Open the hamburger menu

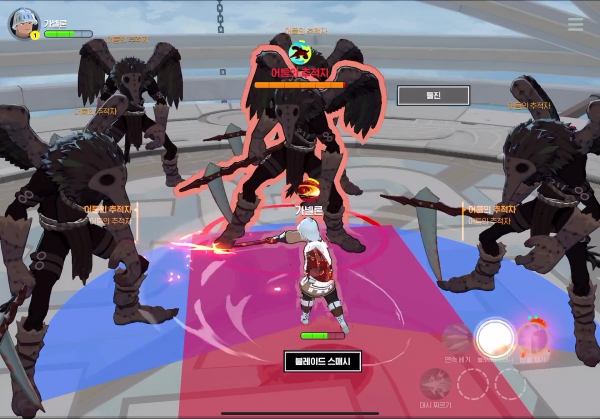tap(576, 24)
